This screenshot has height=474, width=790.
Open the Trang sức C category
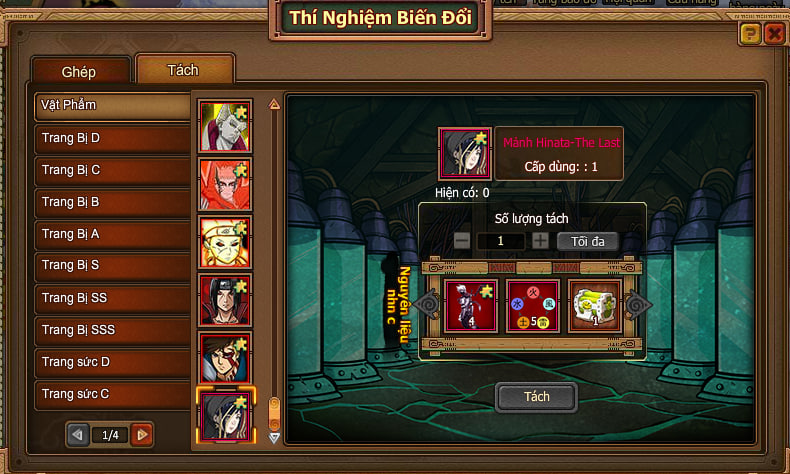(x=112, y=394)
